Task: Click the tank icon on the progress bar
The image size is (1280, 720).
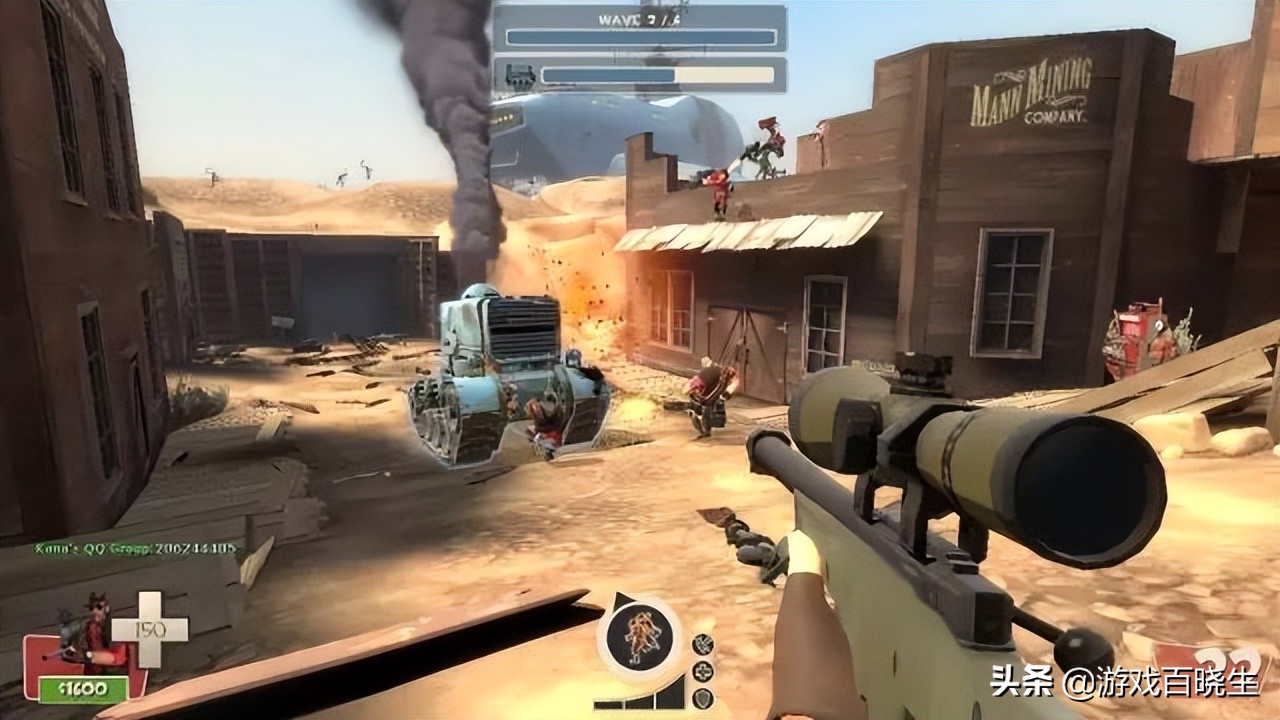Action: pyautogui.click(x=521, y=75)
